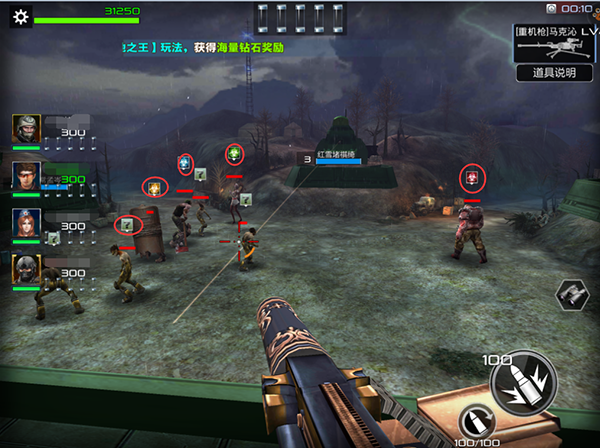Select the skull-masked teammate portrait
600x448 pixels.
(26, 268)
